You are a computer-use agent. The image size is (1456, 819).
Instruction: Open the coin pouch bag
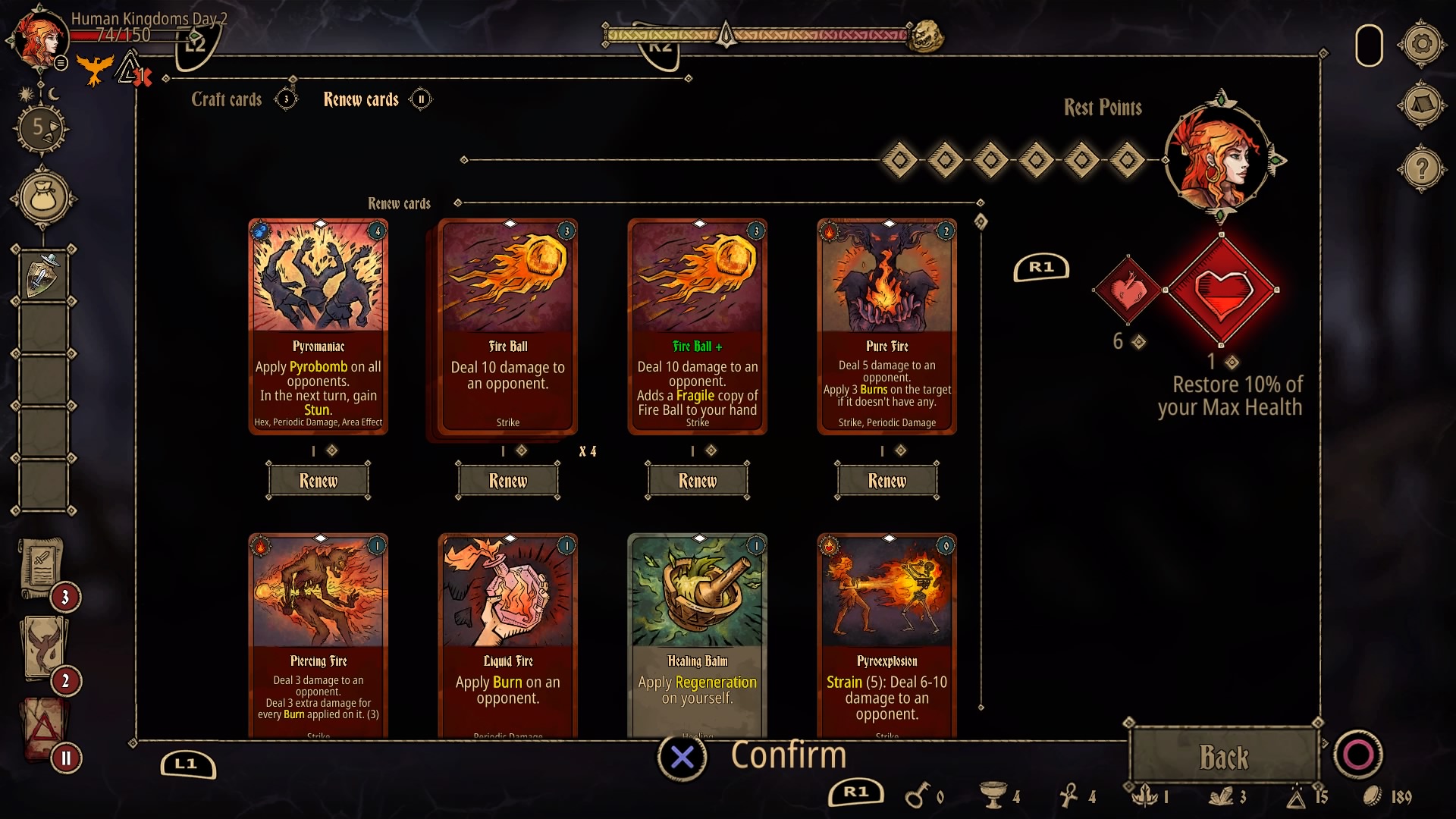(x=44, y=199)
